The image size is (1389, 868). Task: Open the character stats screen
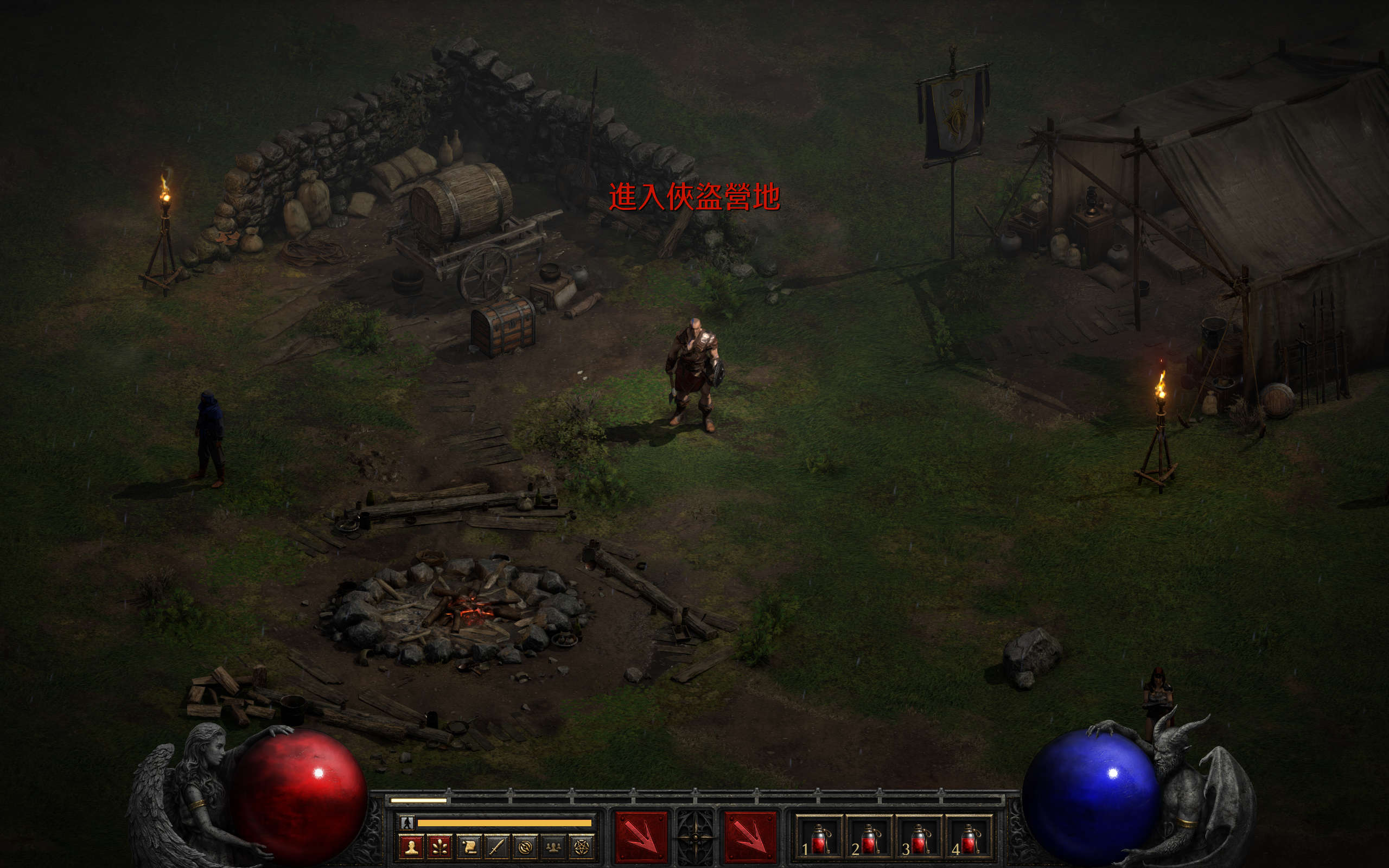pos(411,847)
